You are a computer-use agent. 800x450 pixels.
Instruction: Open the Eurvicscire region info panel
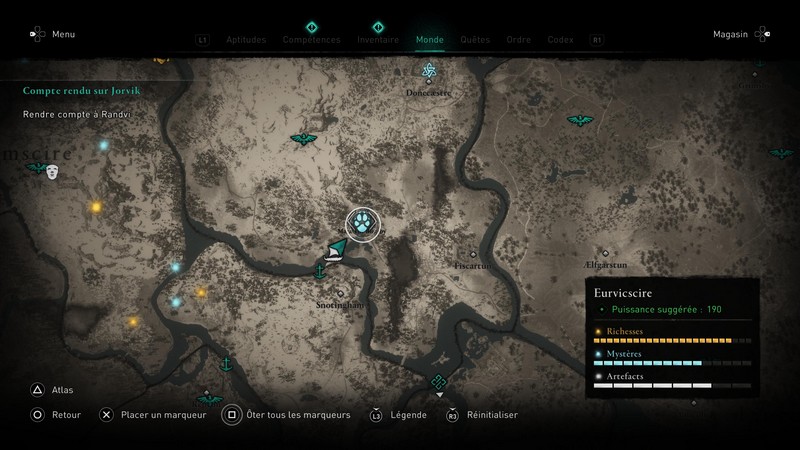pos(672,339)
